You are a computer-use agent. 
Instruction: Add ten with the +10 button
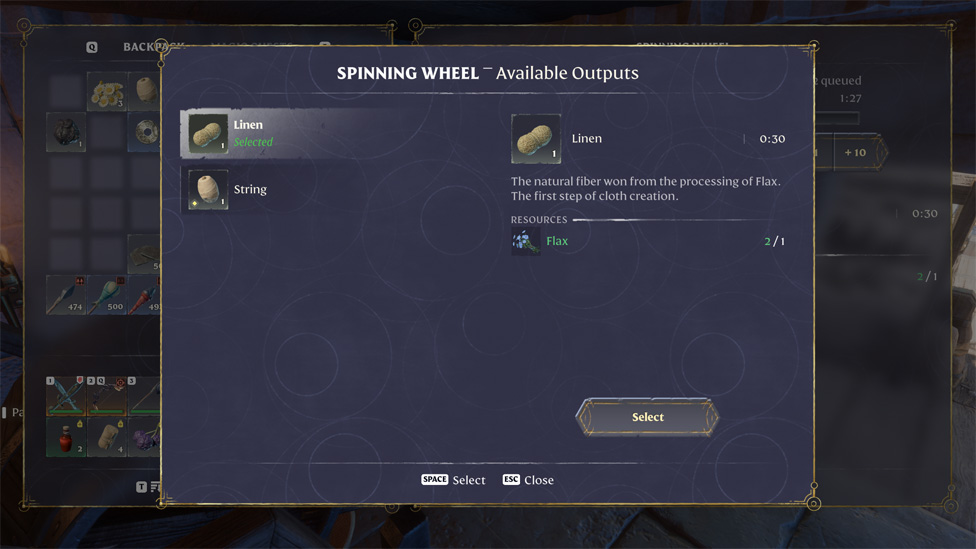pyautogui.click(x=855, y=153)
